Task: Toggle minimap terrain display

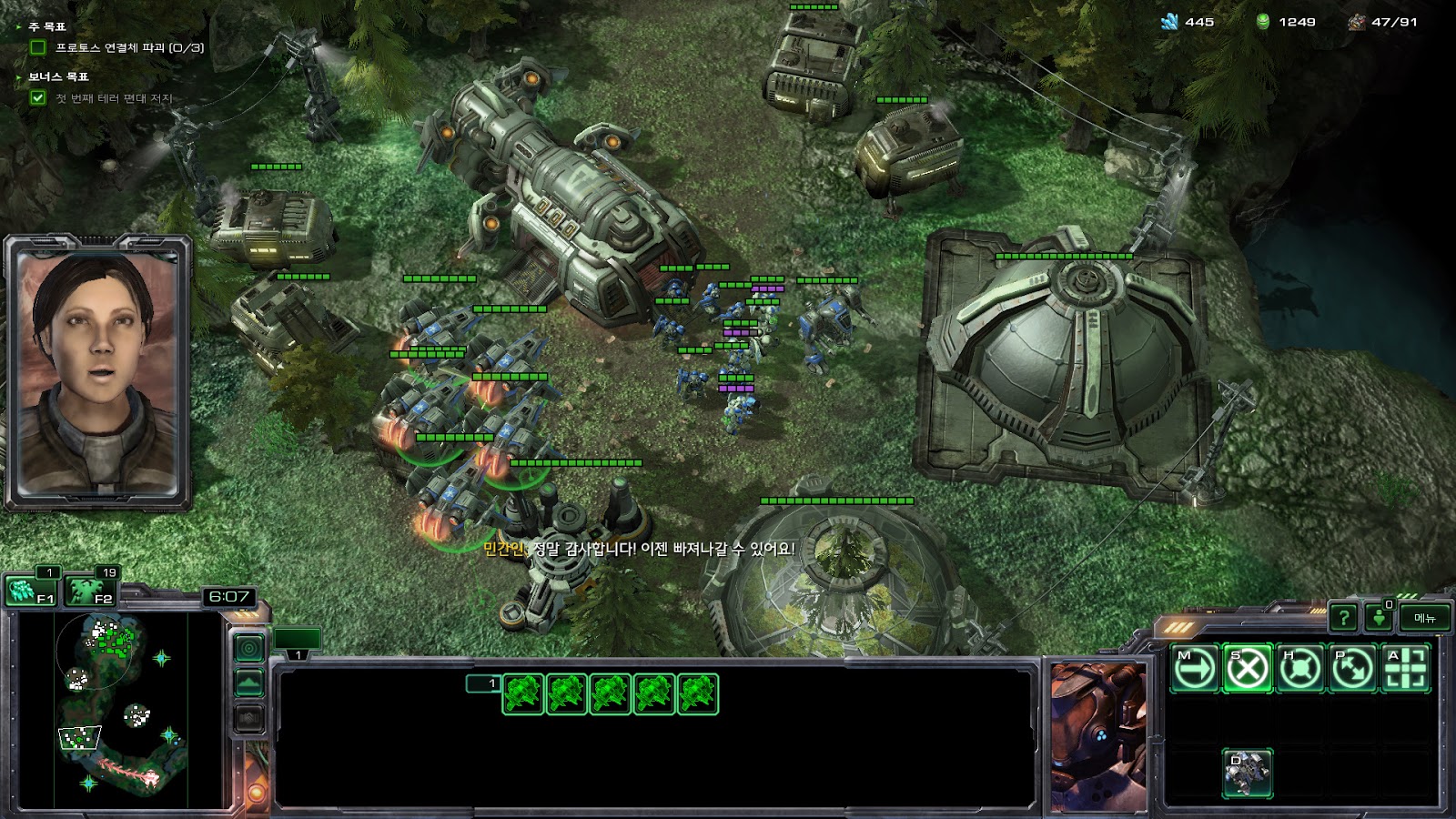Action: (249, 682)
